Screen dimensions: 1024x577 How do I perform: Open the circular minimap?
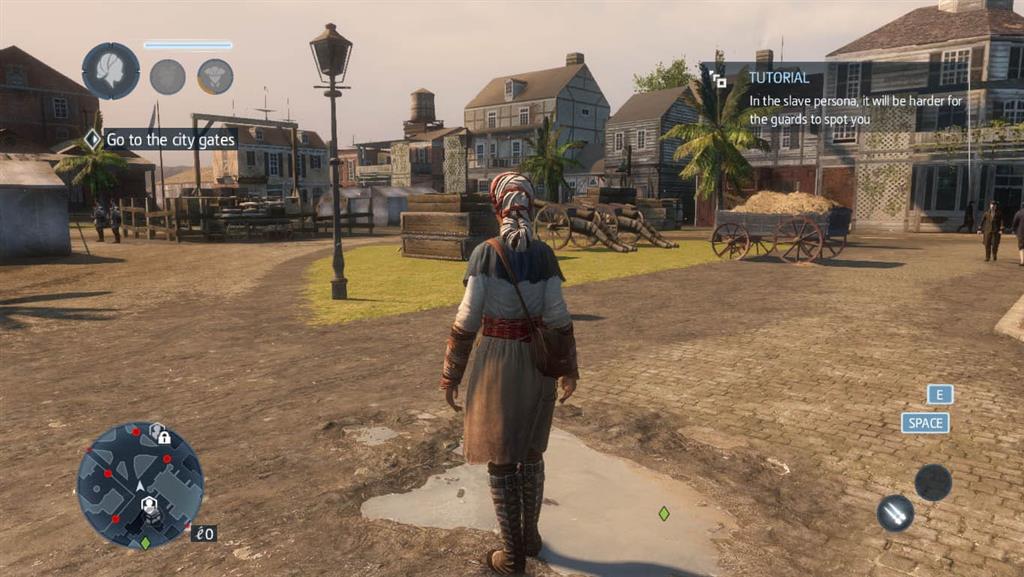140,485
